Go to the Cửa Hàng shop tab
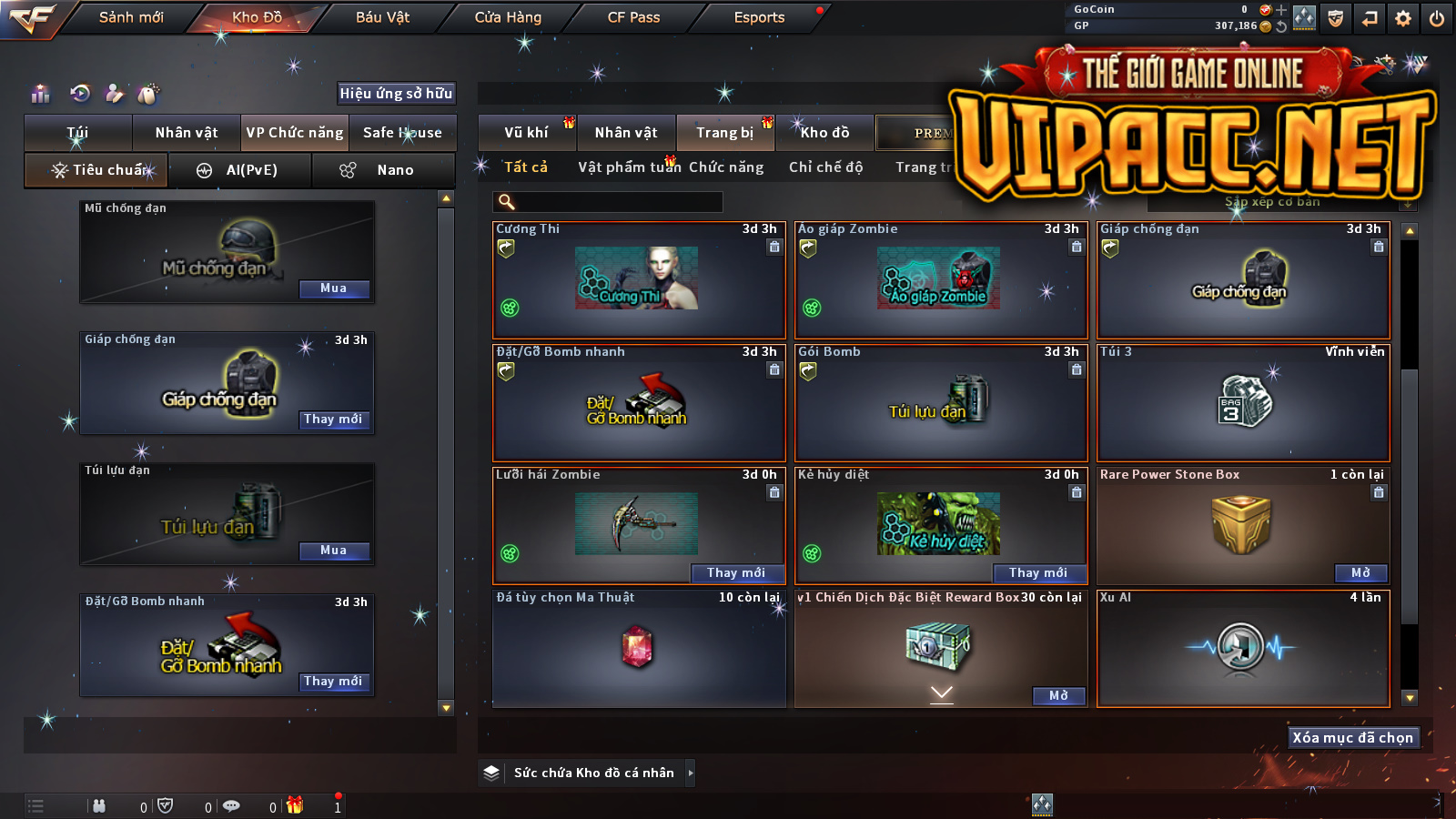 tap(508, 17)
